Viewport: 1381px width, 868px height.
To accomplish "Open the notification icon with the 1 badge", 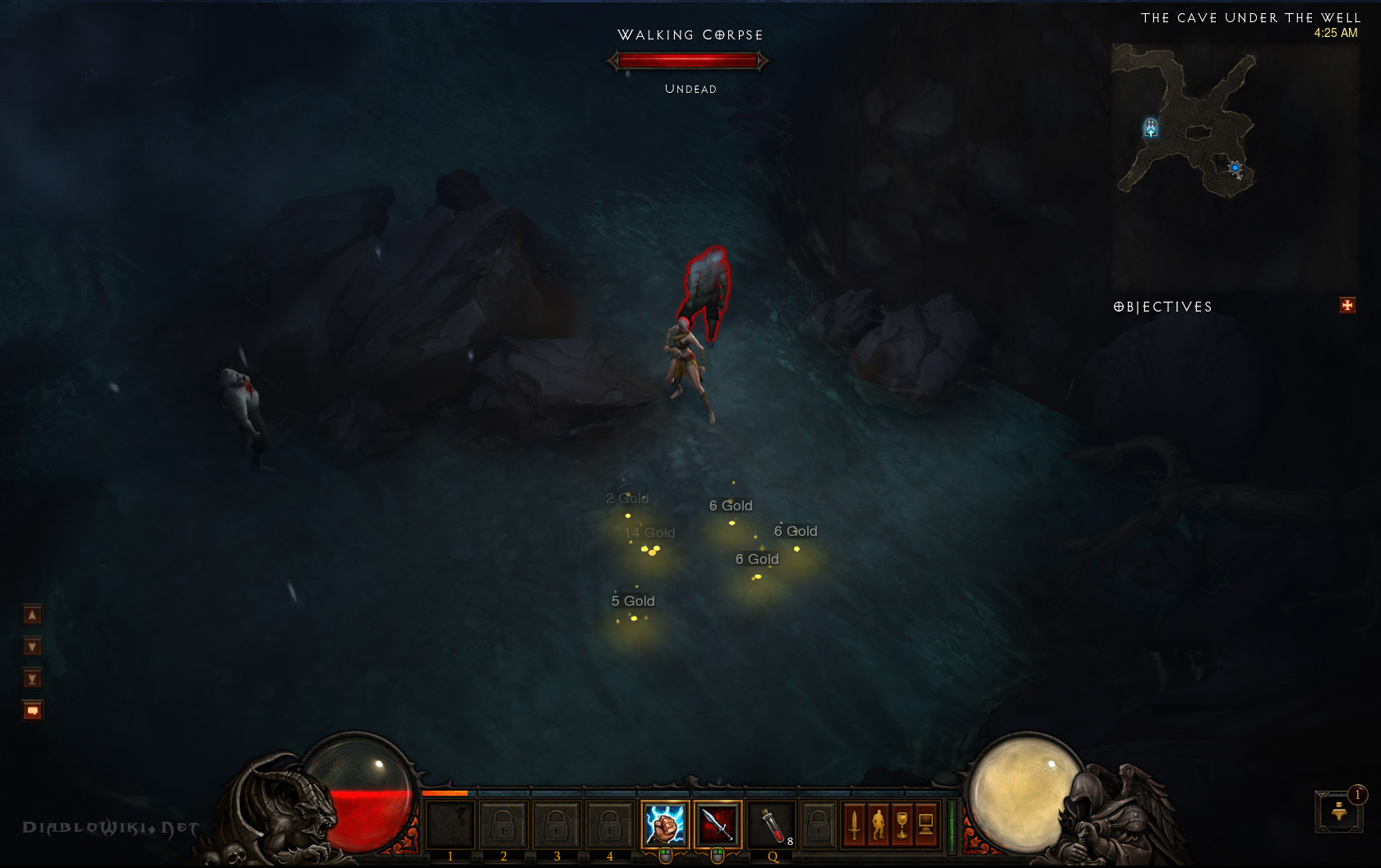I will 1339,811.
